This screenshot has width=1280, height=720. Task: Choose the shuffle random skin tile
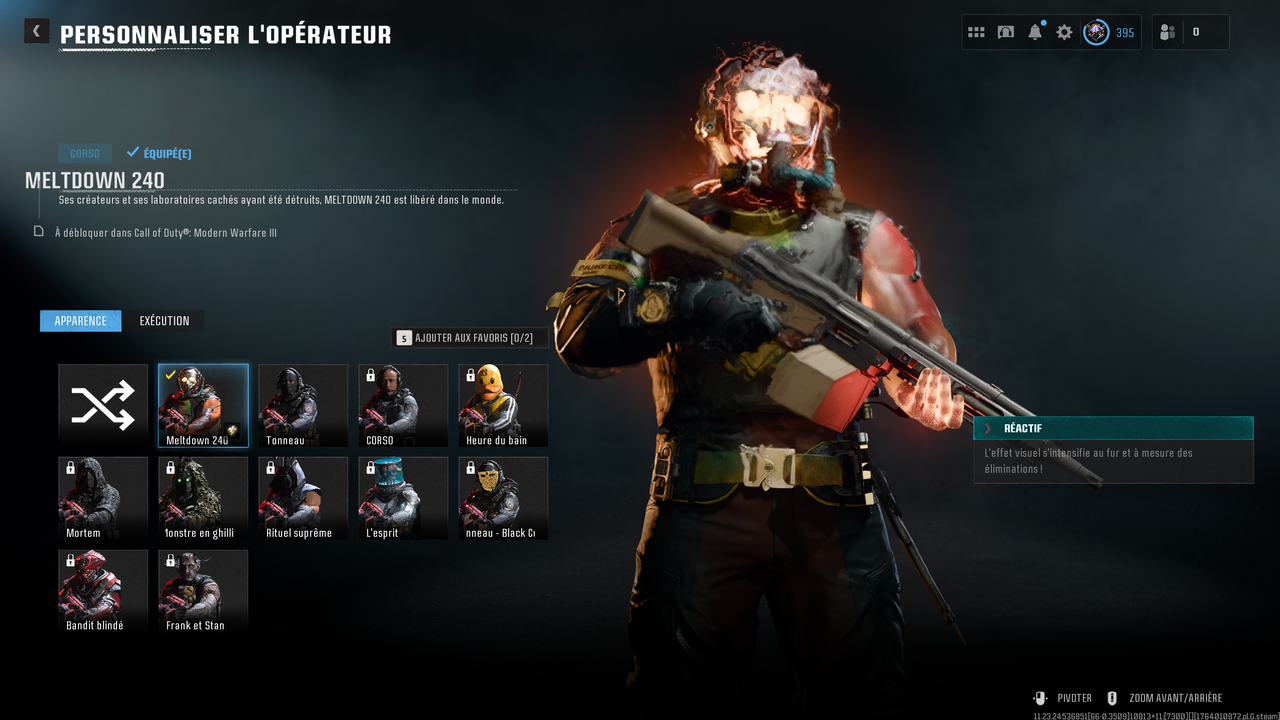pos(103,405)
